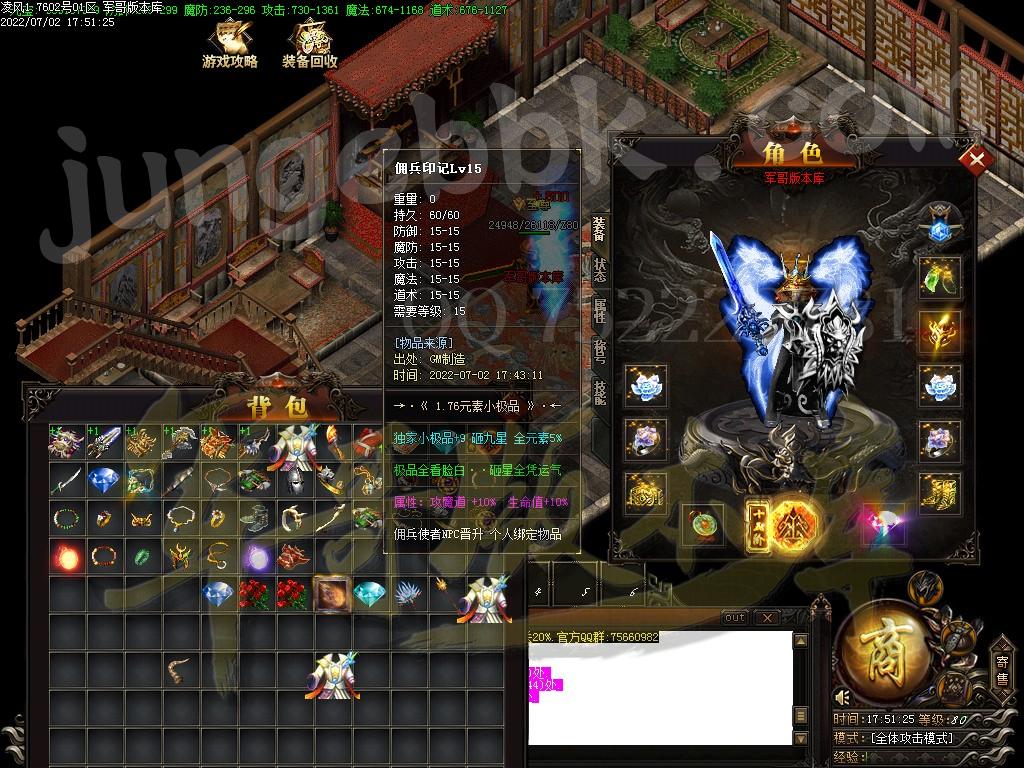Select the golden boots equipment slot

point(940,494)
